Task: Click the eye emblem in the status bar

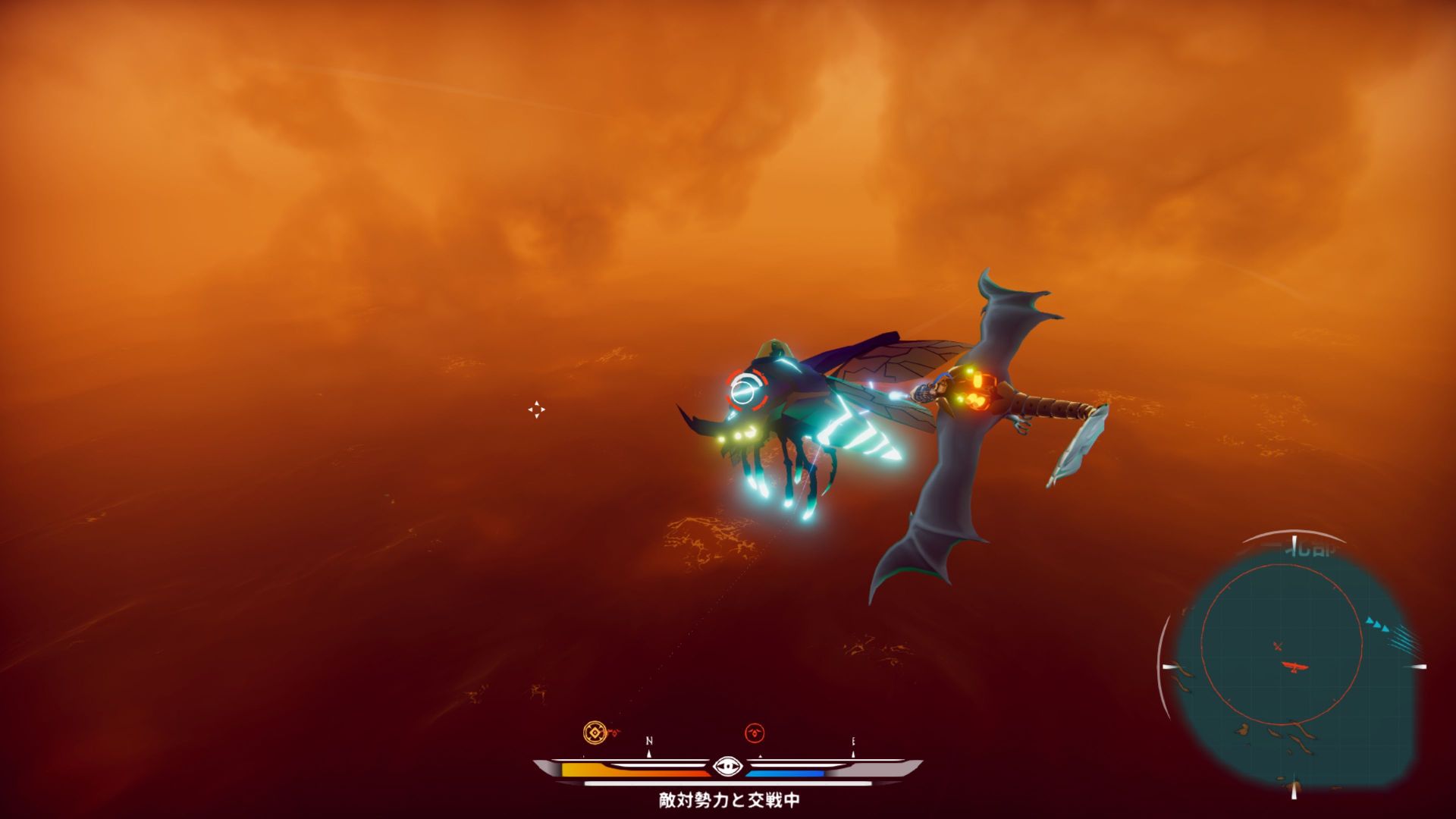Action: pyautogui.click(x=727, y=767)
